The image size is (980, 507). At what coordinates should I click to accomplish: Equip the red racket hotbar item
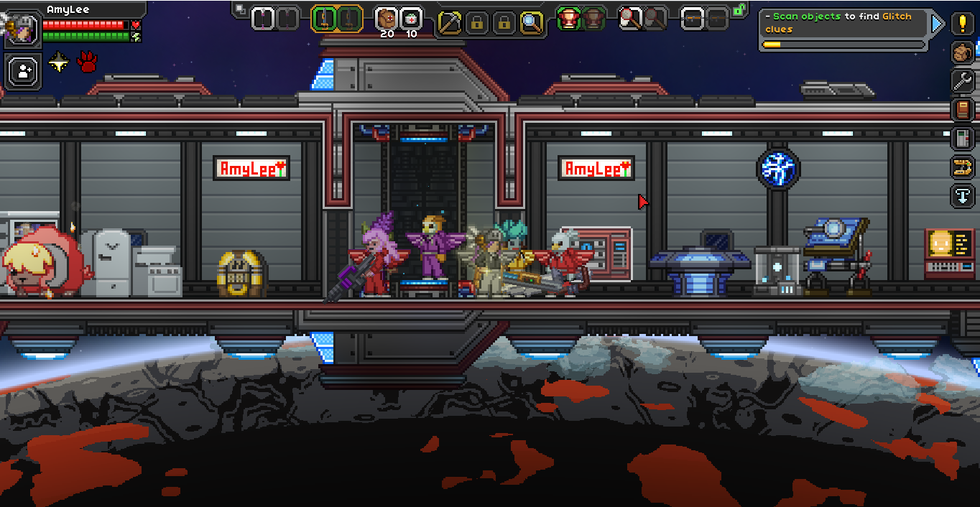[x=631, y=19]
